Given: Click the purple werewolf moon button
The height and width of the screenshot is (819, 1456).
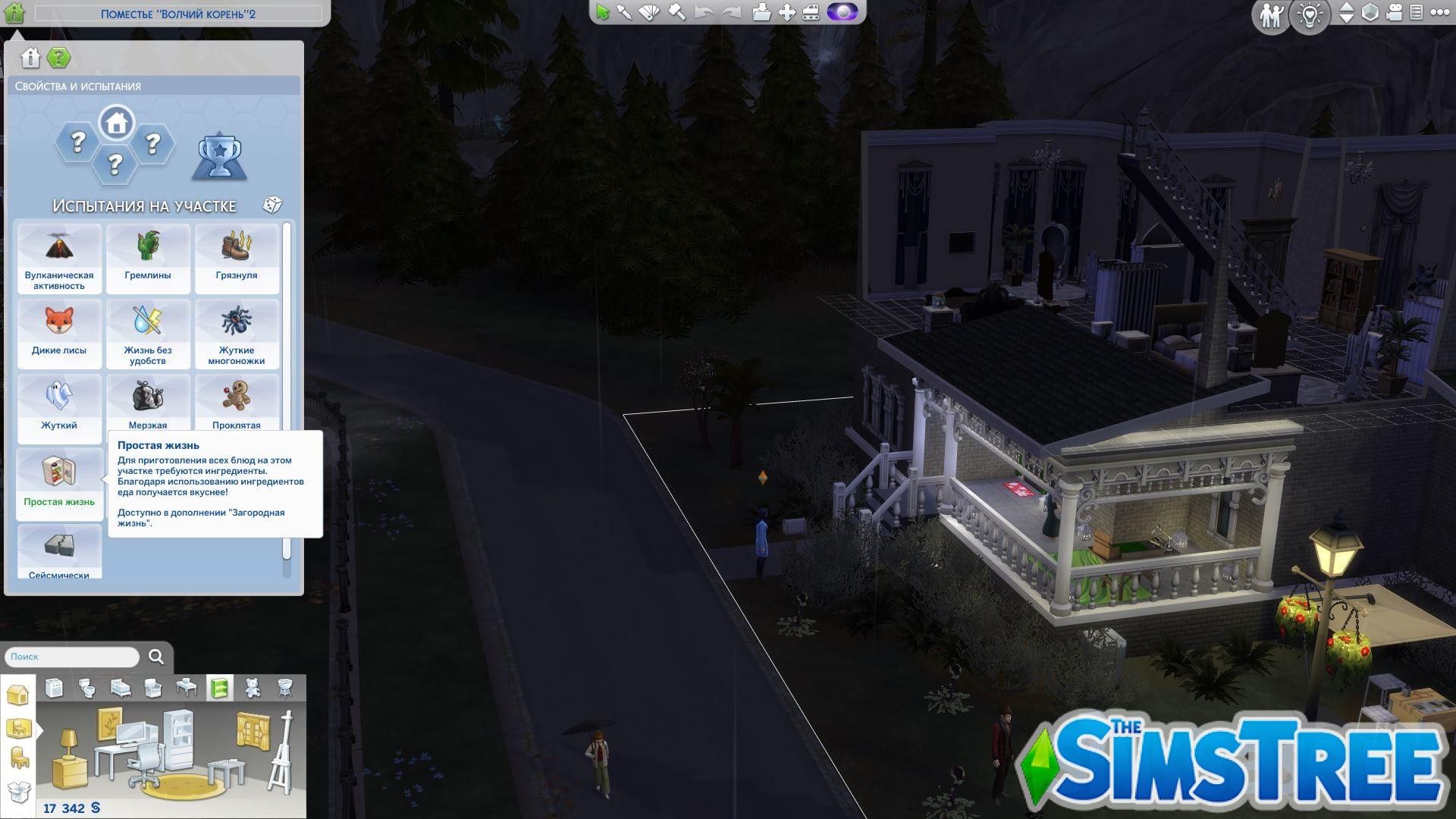Looking at the screenshot, I should (x=843, y=12).
